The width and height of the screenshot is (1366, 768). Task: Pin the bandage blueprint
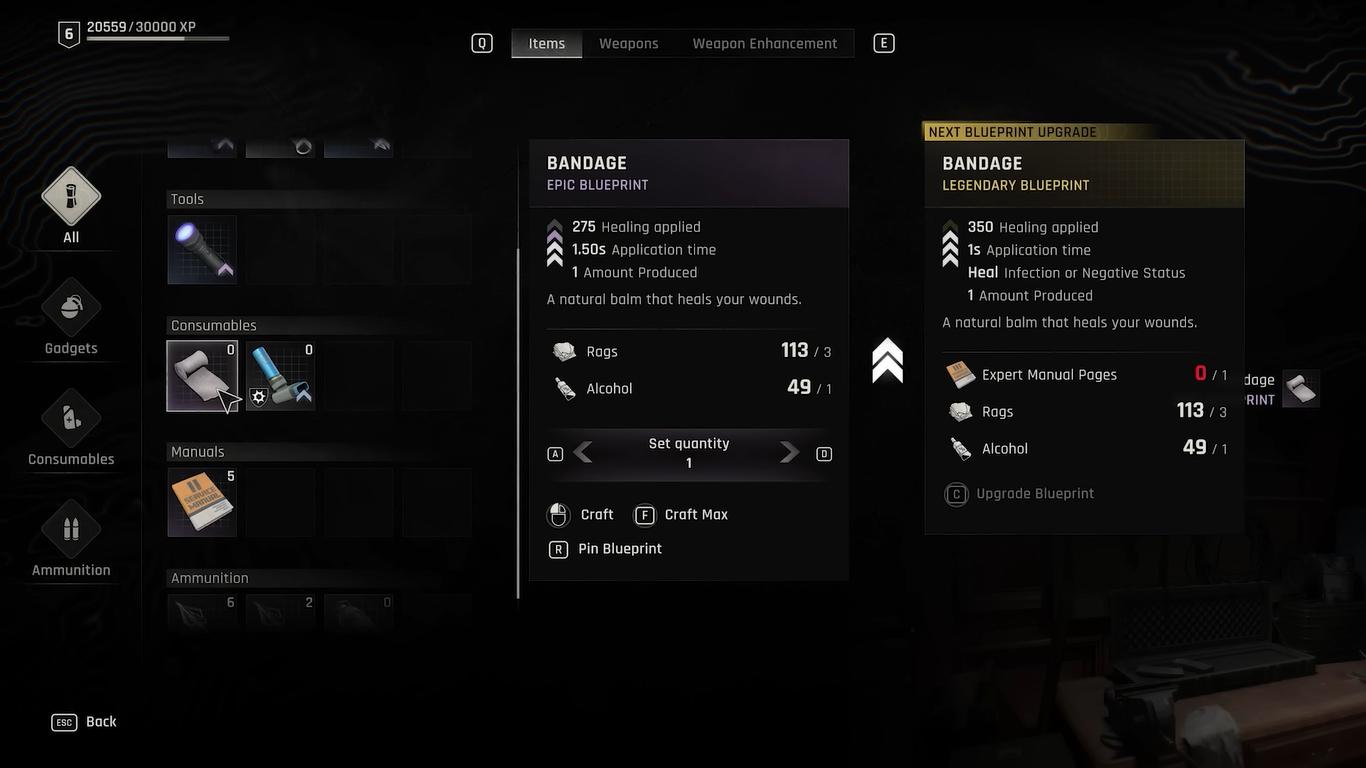click(x=606, y=549)
